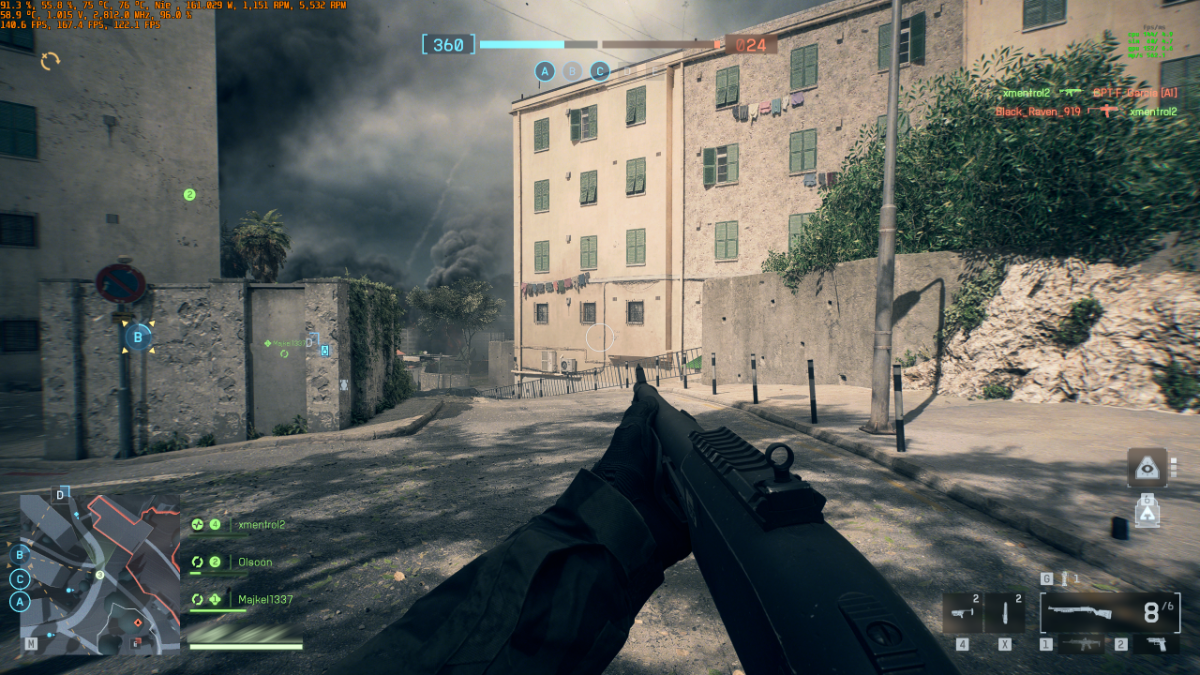Open the minimap in the corner
1200x675 pixels.
click(x=99, y=573)
